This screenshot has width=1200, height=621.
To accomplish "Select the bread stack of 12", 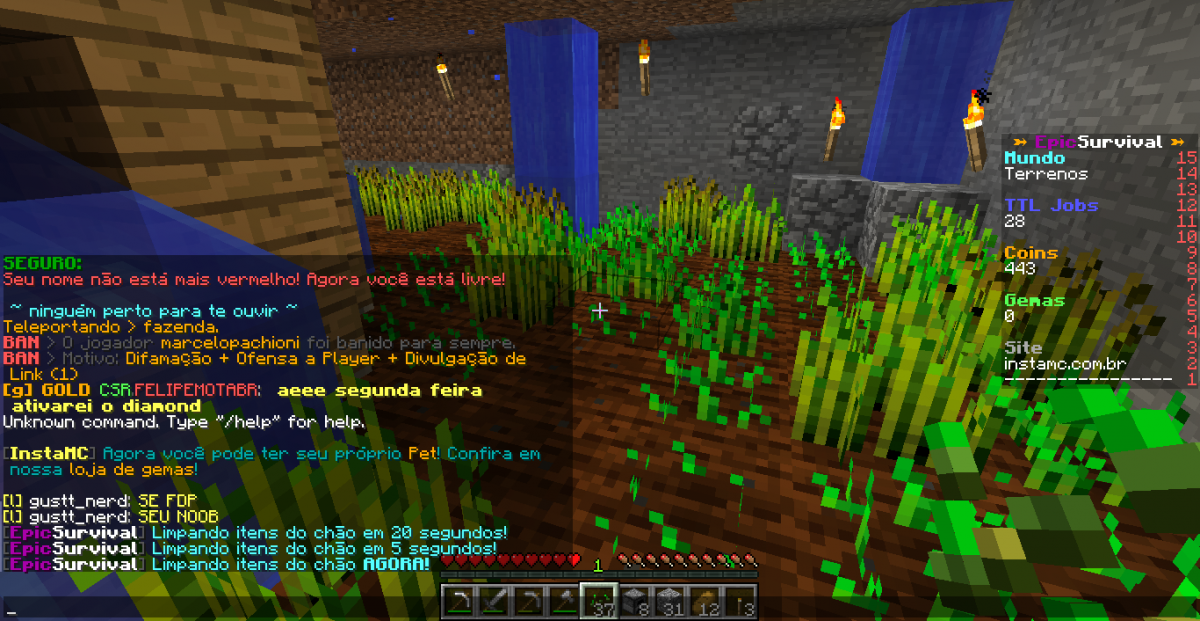I will coord(707,601).
